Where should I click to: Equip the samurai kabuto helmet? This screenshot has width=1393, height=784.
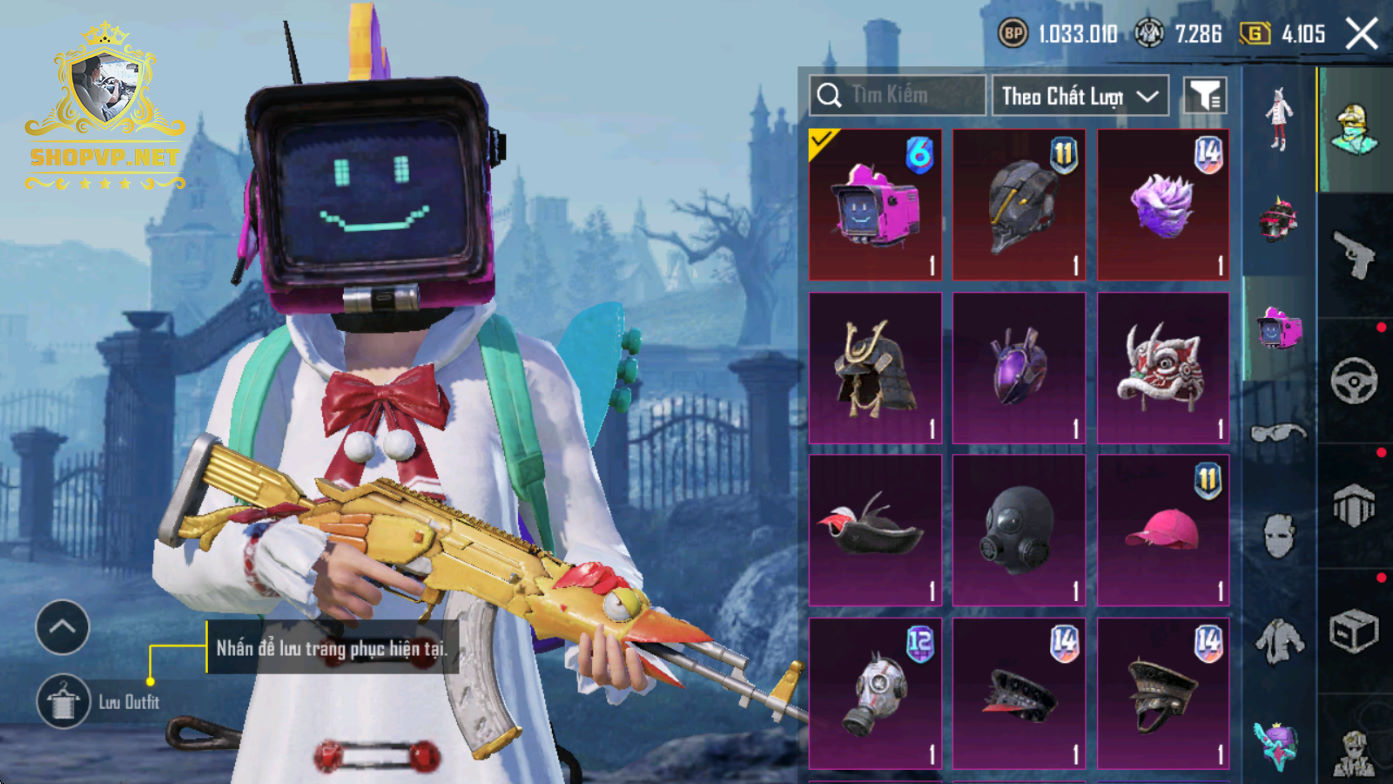[x=875, y=368]
